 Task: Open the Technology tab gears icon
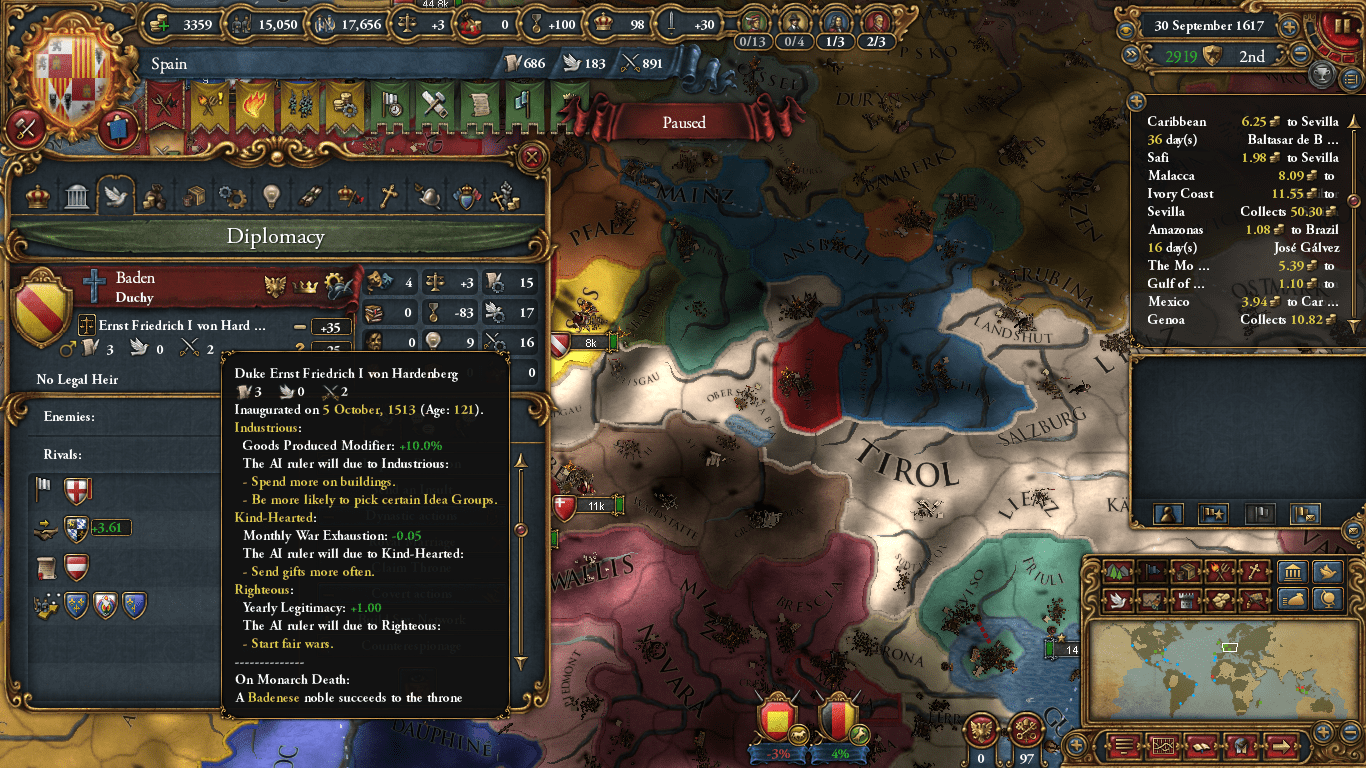click(x=231, y=196)
